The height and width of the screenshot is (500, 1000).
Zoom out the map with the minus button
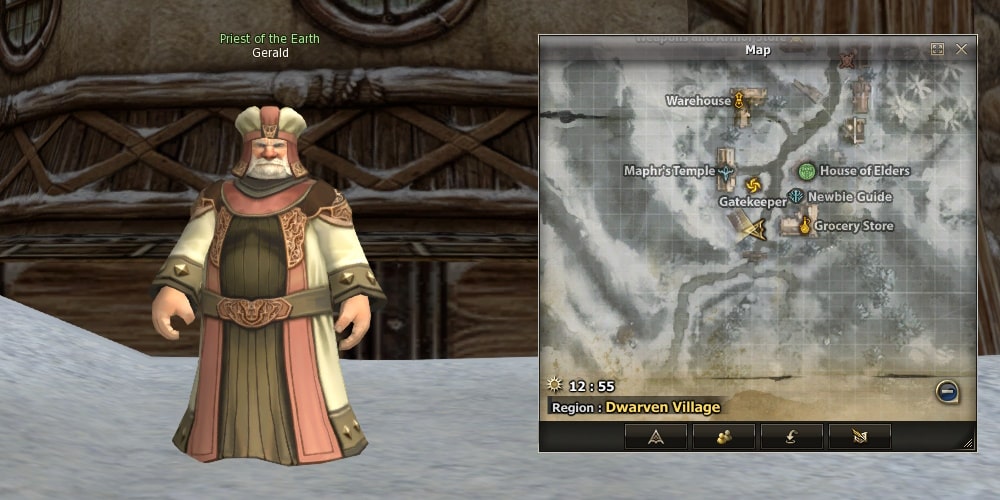coord(947,392)
